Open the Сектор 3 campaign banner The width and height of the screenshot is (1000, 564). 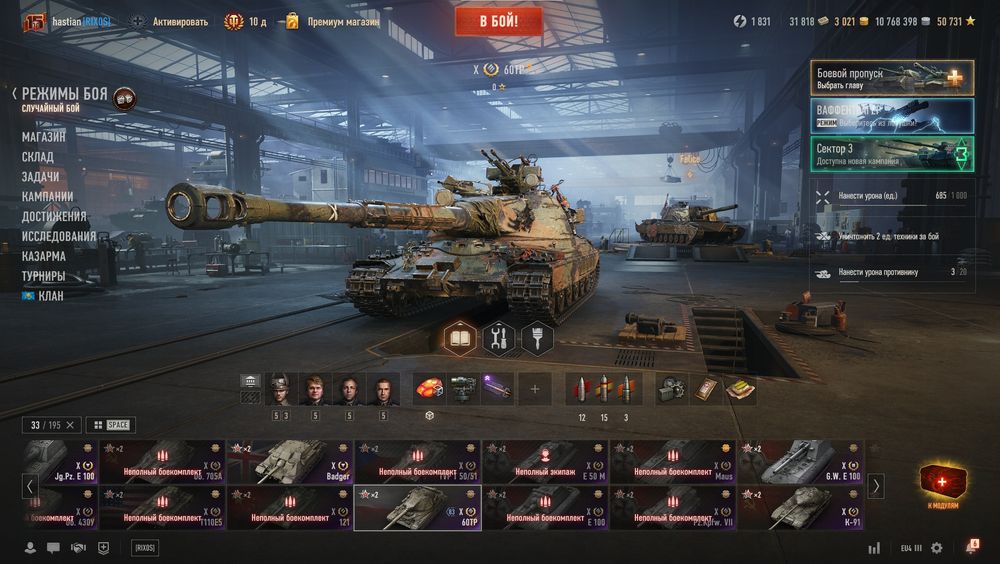(x=892, y=153)
